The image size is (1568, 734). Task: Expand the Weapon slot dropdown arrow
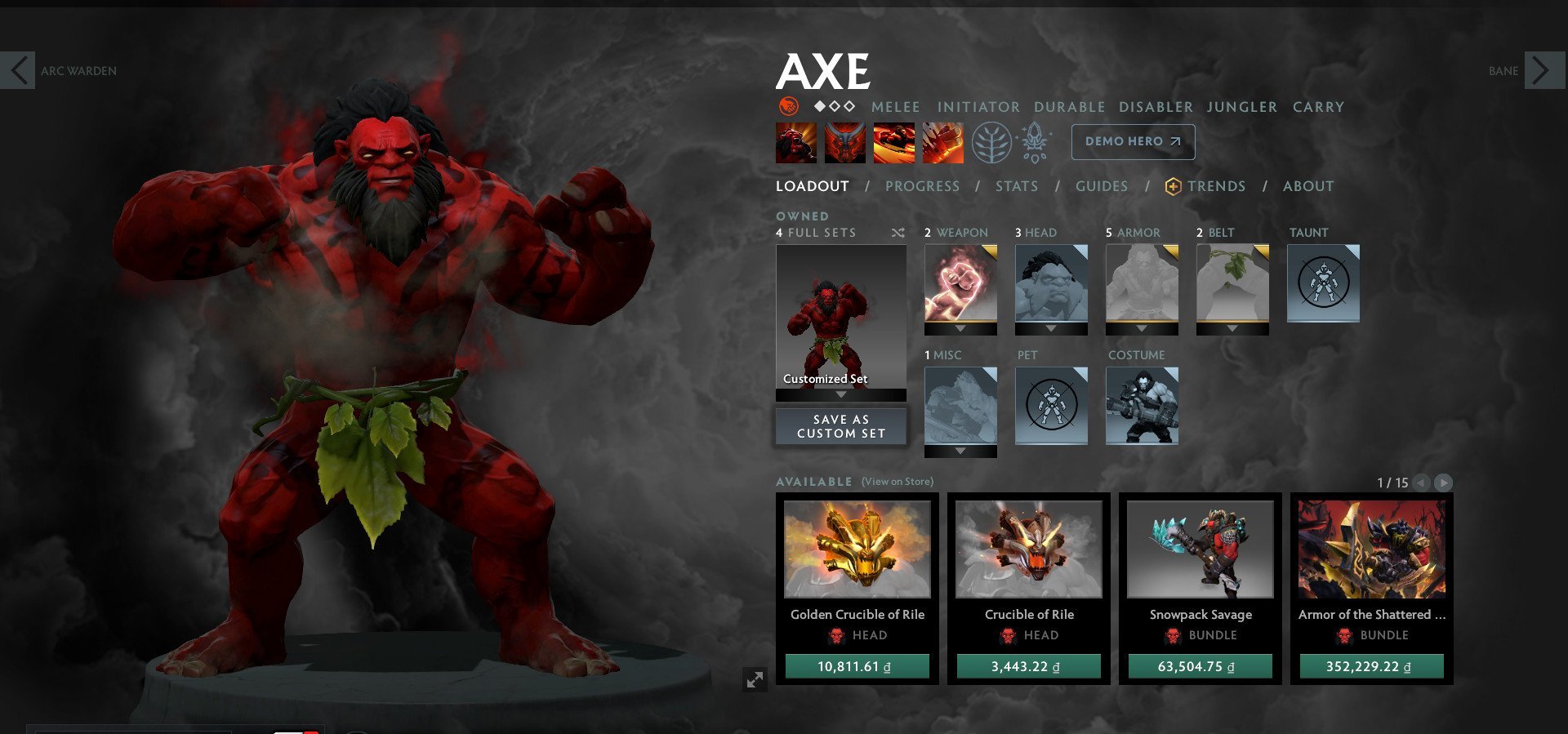pyautogui.click(x=960, y=327)
